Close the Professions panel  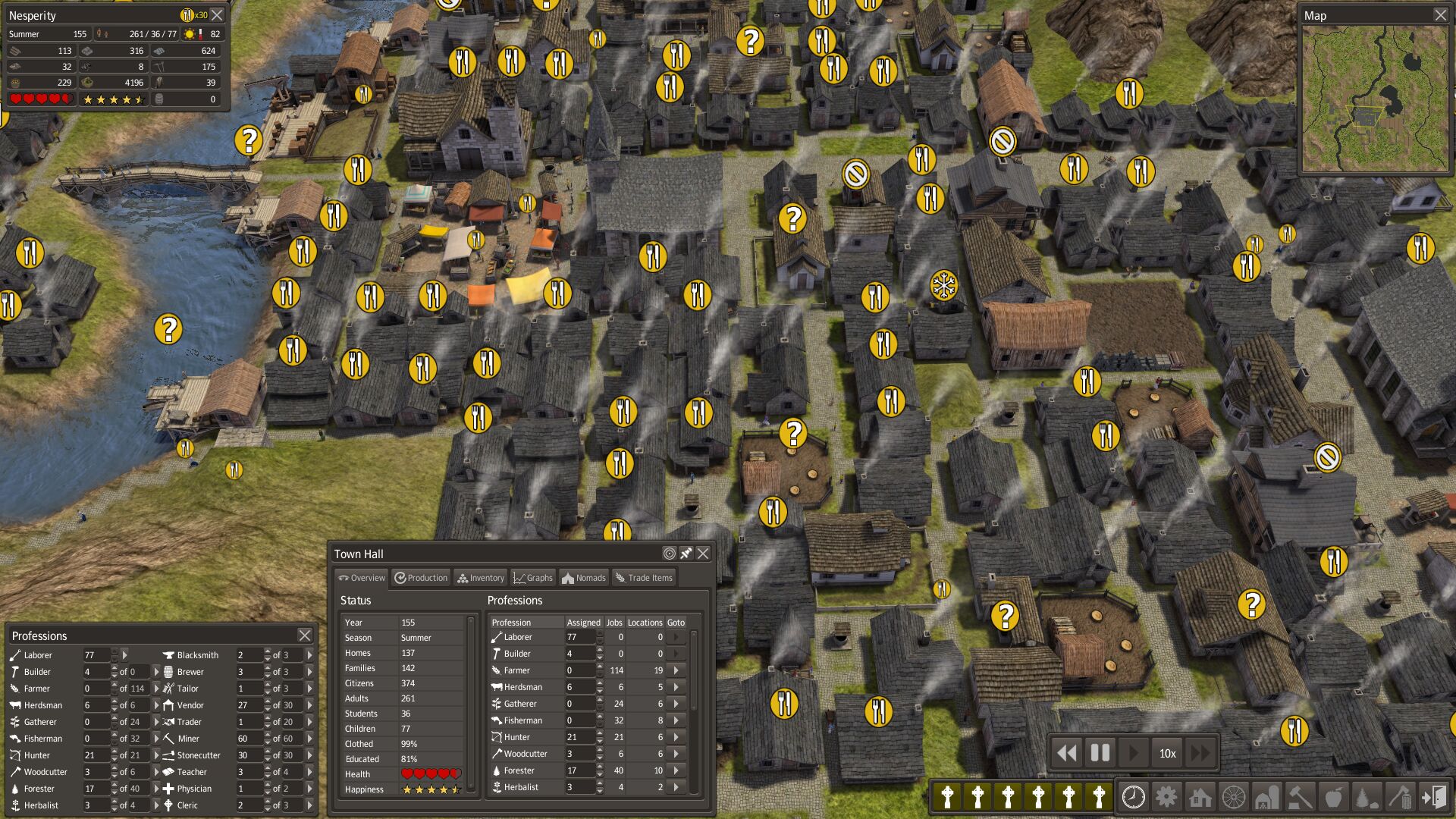pos(304,635)
